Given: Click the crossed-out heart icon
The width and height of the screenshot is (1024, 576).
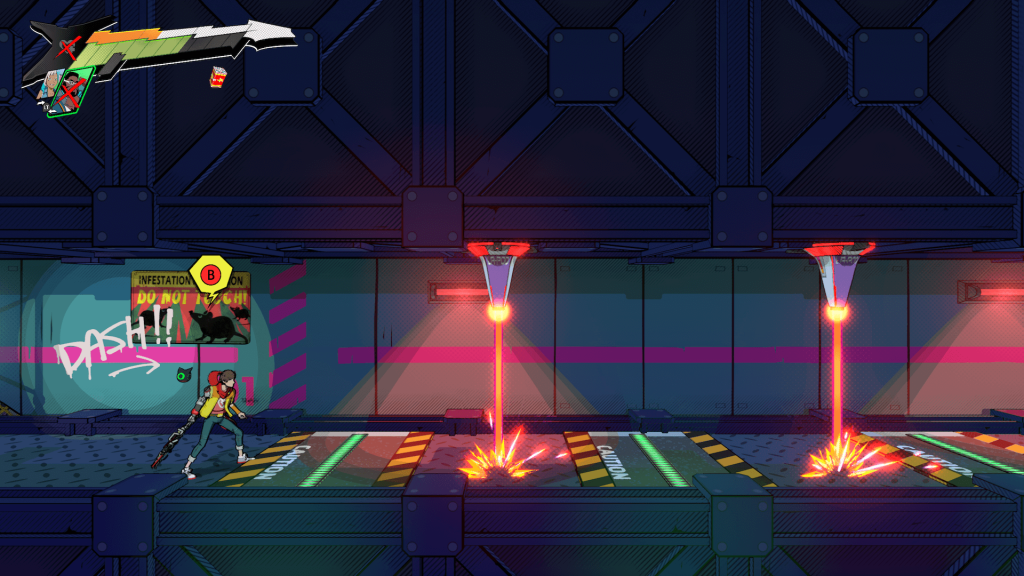Looking at the screenshot, I should point(67,47).
